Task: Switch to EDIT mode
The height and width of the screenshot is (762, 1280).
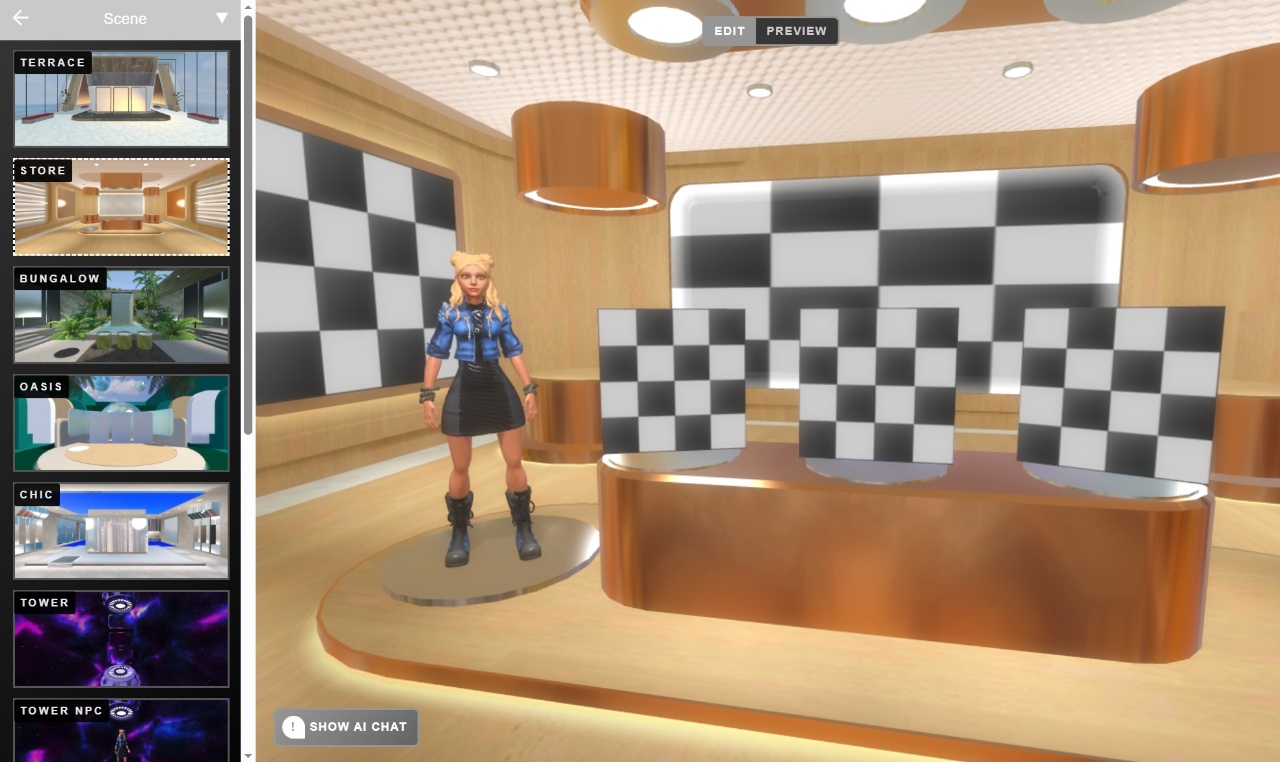Action: 729,30
